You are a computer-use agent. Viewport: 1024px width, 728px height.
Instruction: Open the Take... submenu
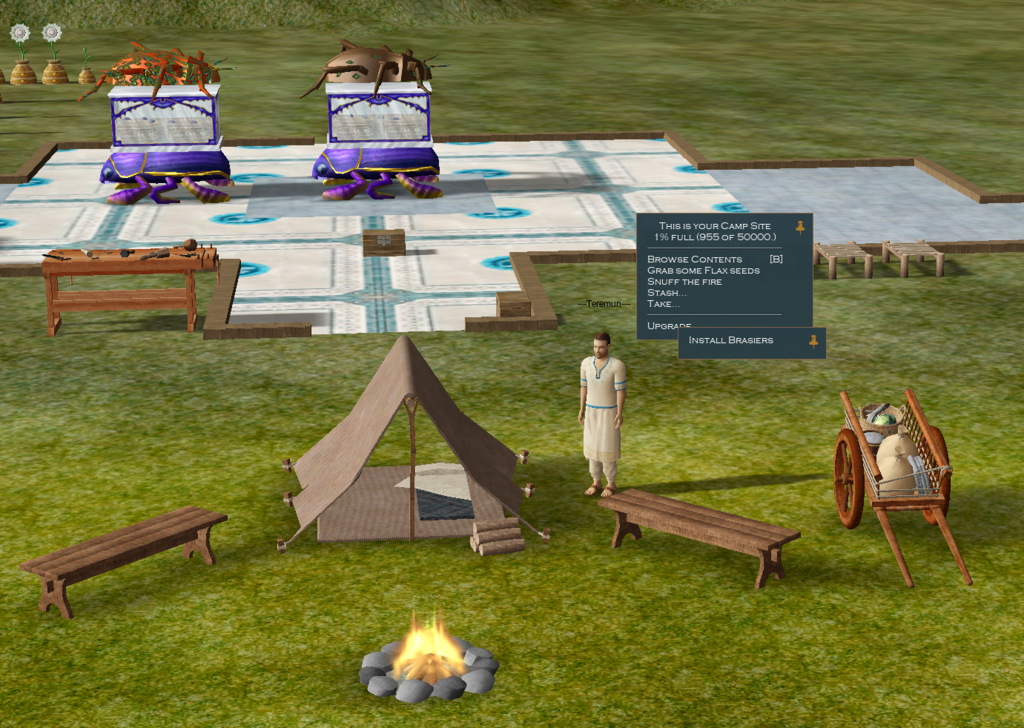point(663,303)
